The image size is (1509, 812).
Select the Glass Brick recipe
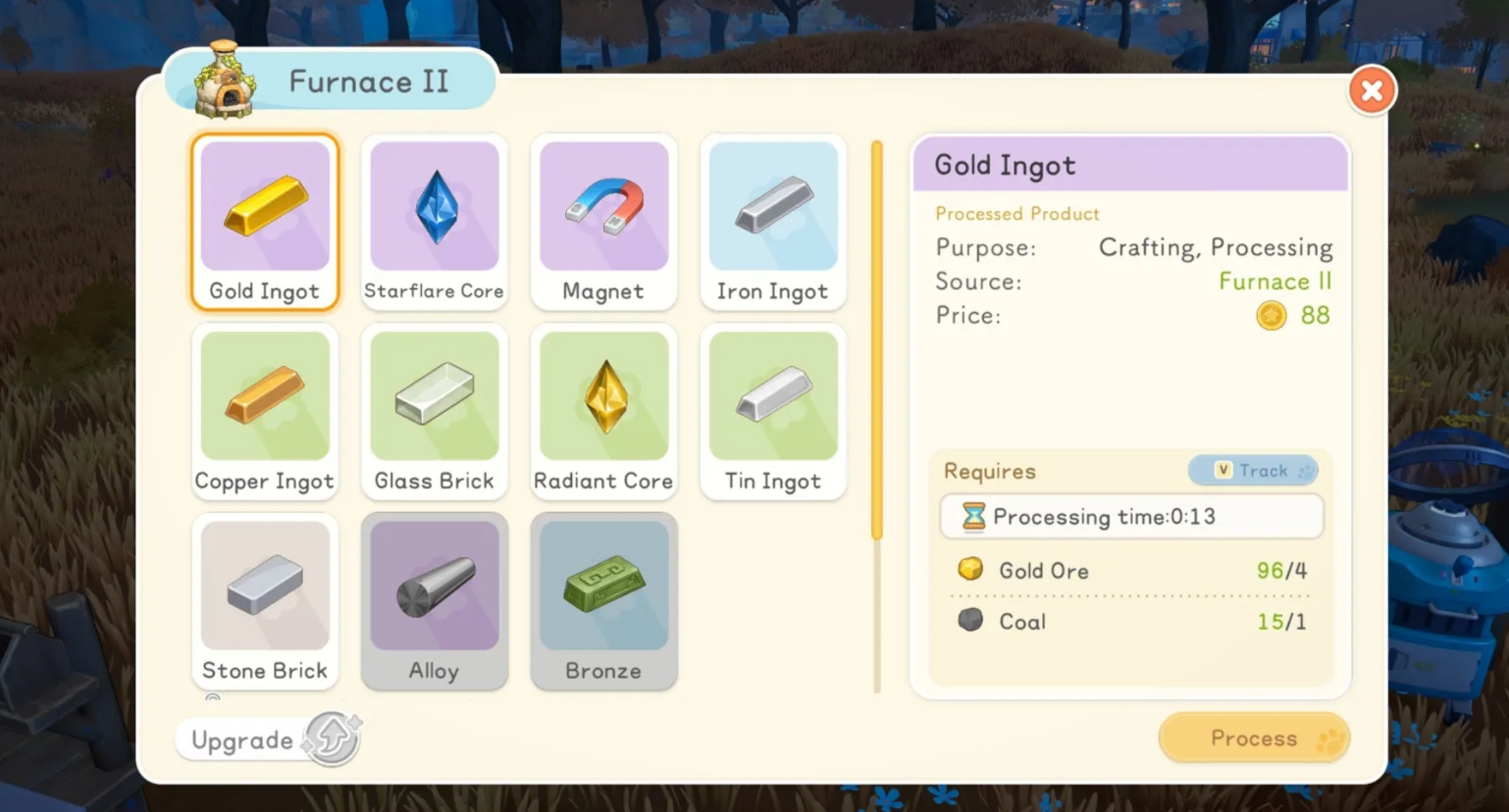coord(434,411)
